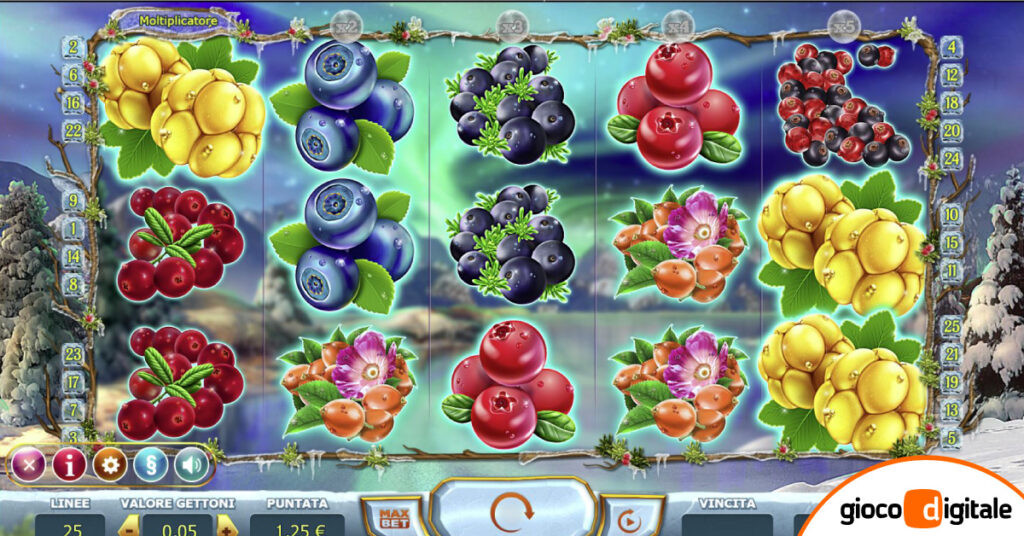Decrease coin value with the minus arrow
This screenshot has width=1024, height=536.
coord(128,526)
